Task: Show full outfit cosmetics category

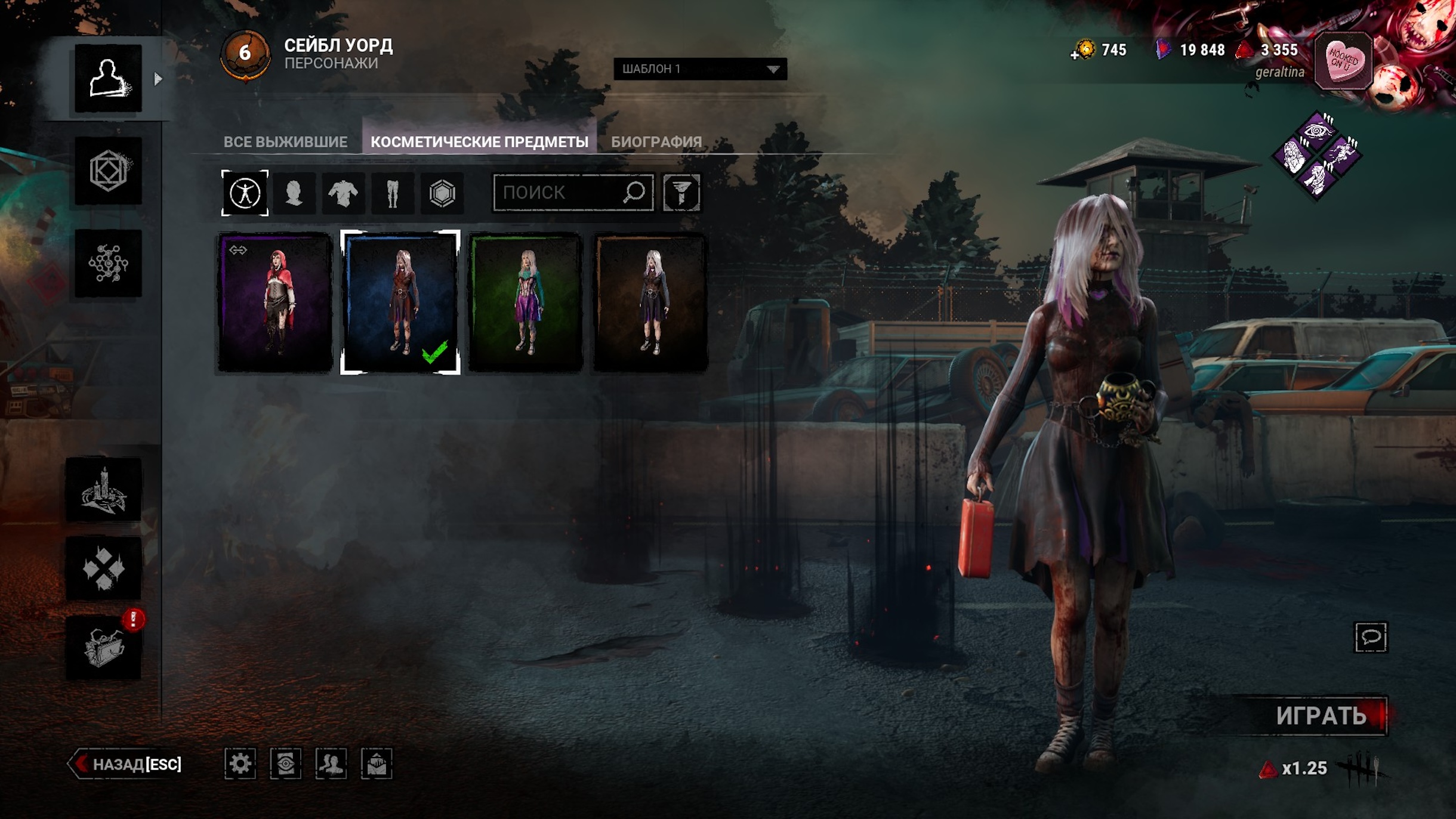Action: click(245, 193)
